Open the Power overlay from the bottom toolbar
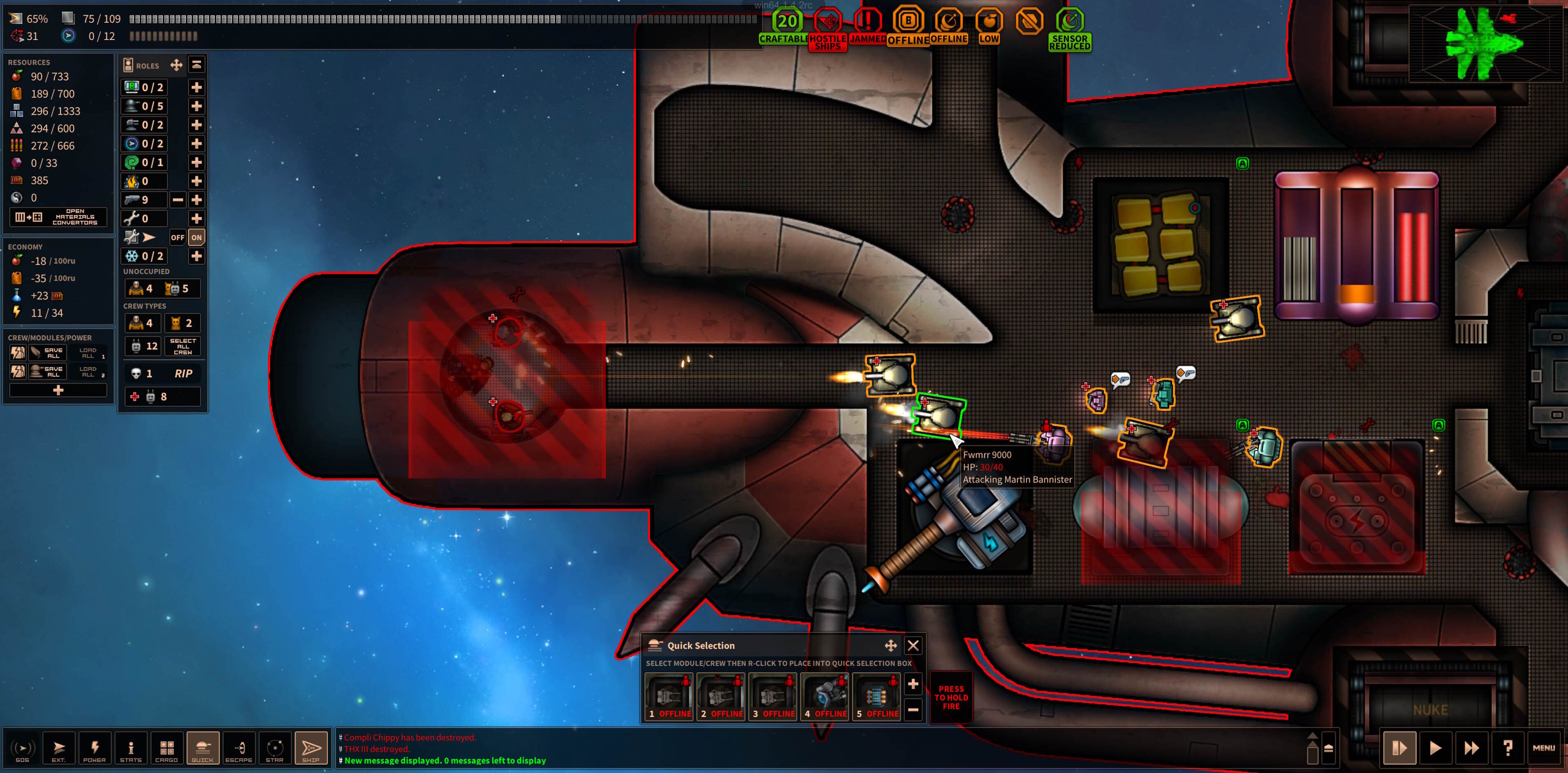The image size is (1568, 773). (x=95, y=748)
